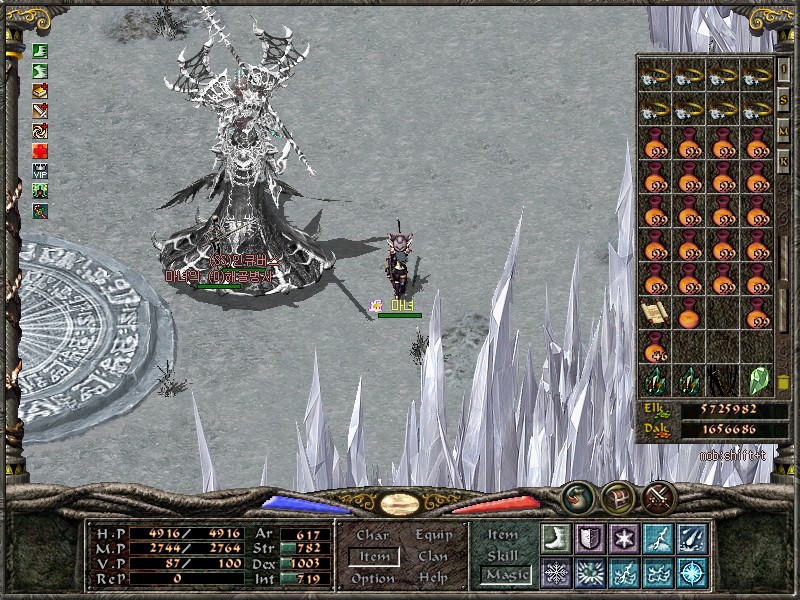The height and width of the screenshot is (600, 800).
Task: Open the Clan menu
Action: [x=433, y=557]
